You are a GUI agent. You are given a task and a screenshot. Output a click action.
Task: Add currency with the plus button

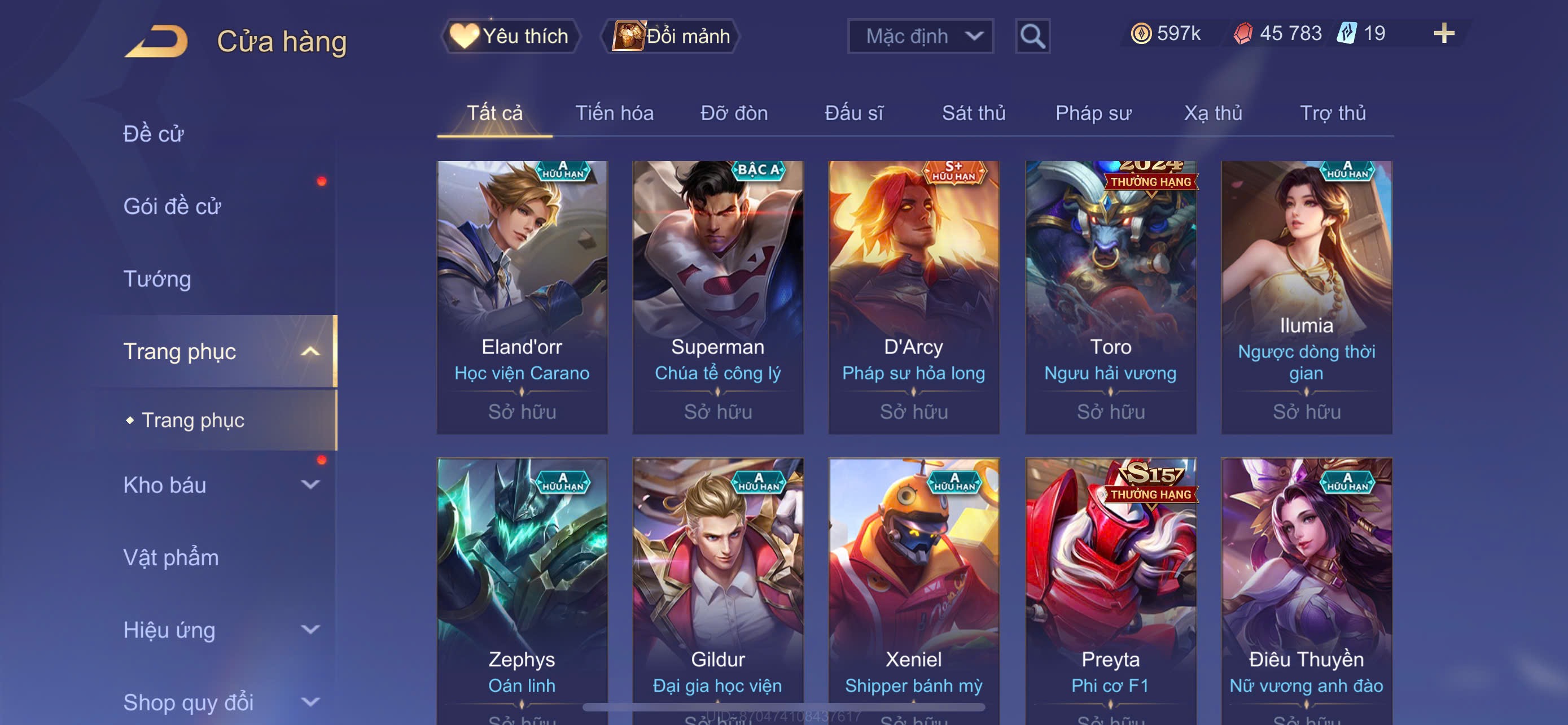pos(1443,33)
